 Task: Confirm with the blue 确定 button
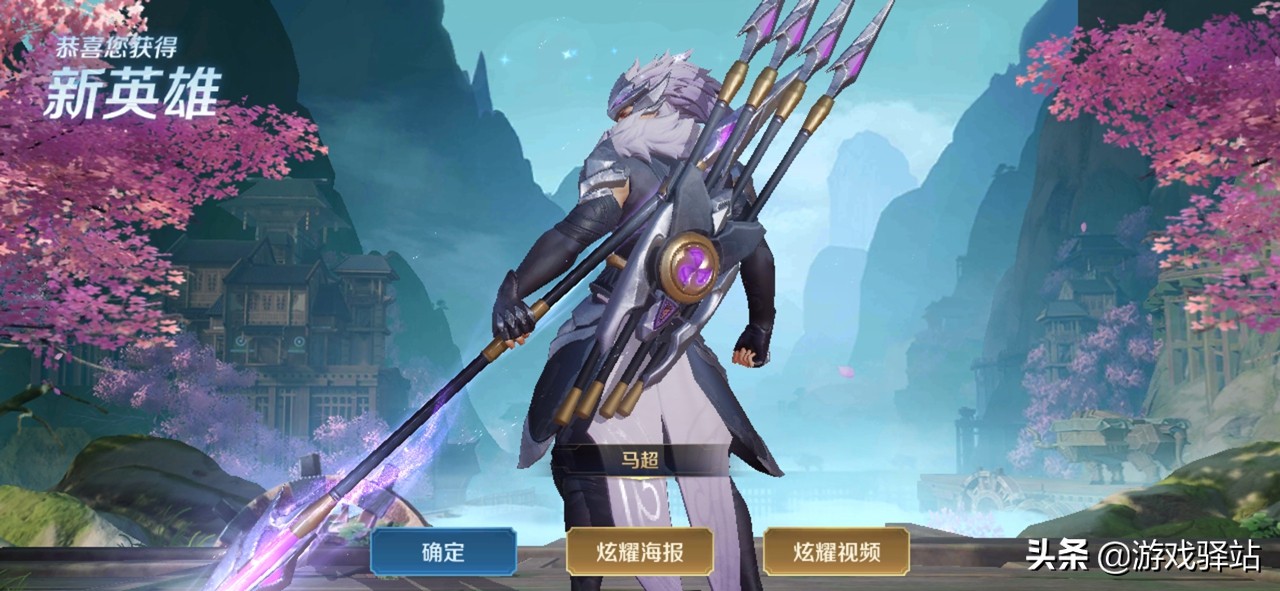[x=443, y=551]
